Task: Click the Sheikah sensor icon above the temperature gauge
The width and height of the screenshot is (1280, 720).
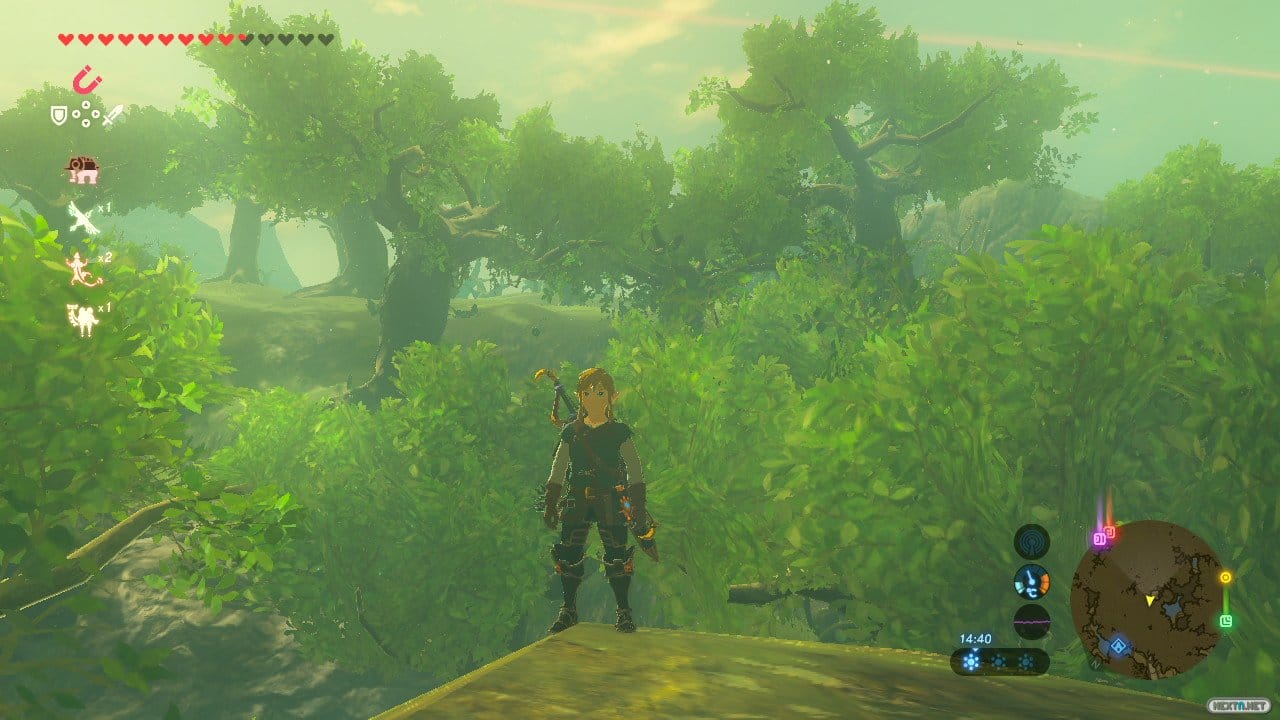Action: coord(1032,540)
